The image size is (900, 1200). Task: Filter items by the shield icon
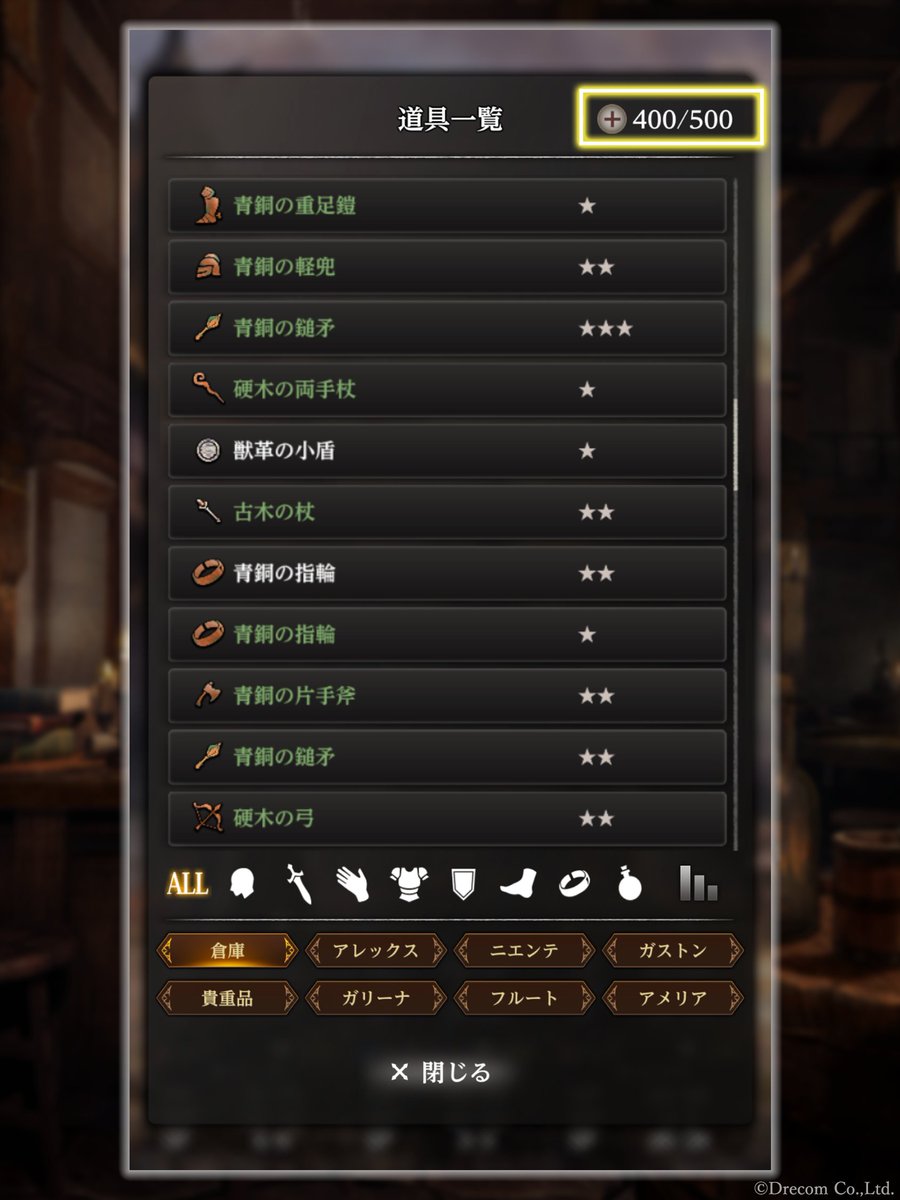(463, 884)
